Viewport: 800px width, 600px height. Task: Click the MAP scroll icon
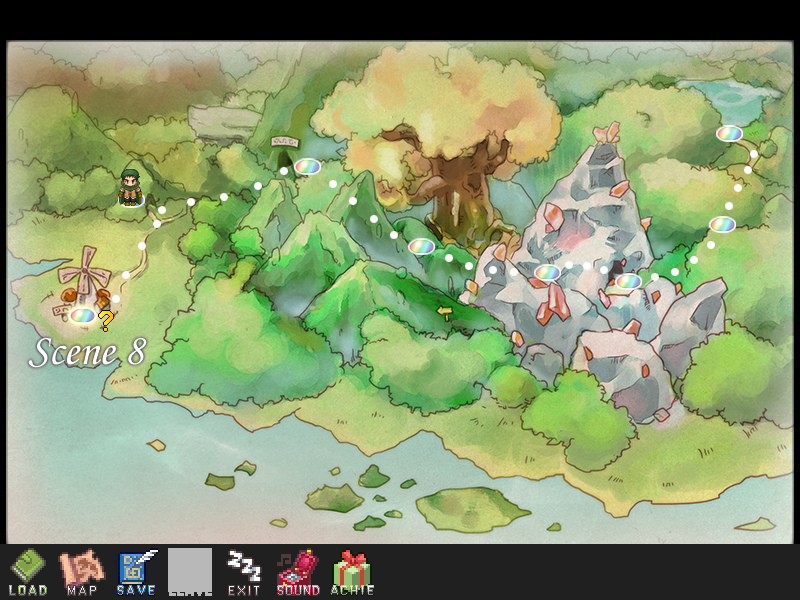(81, 571)
